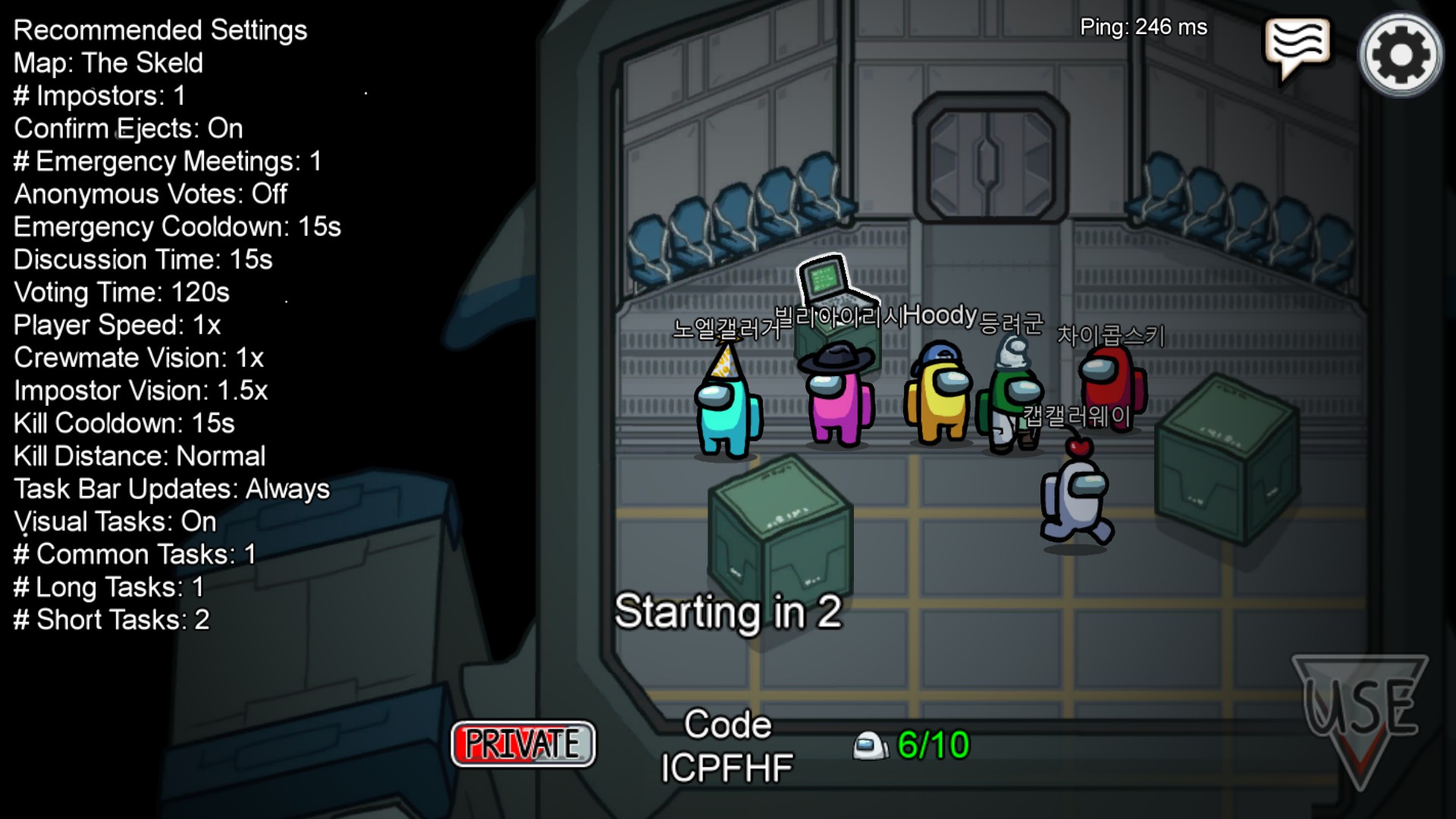Open the settings gear menu
This screenshot has width=1456, height=819.
(x=1401, y=55)
